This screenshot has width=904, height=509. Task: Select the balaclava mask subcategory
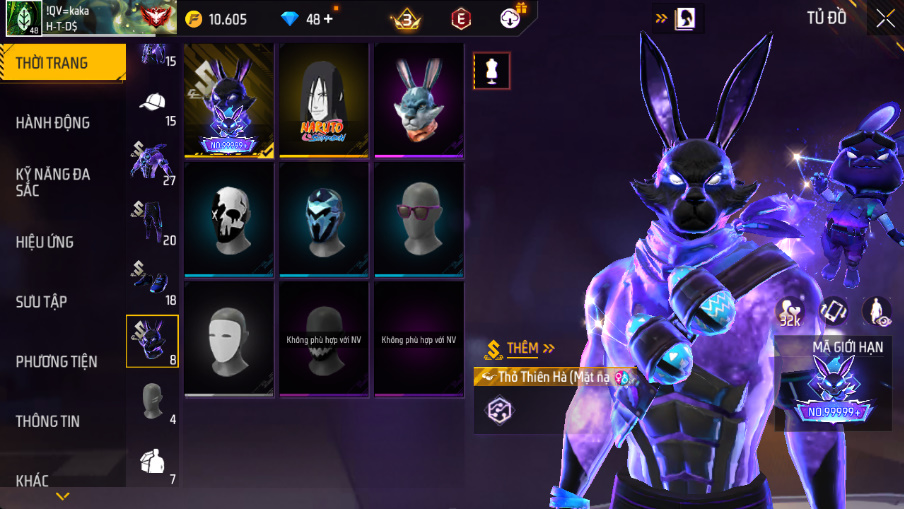point(152,400)
